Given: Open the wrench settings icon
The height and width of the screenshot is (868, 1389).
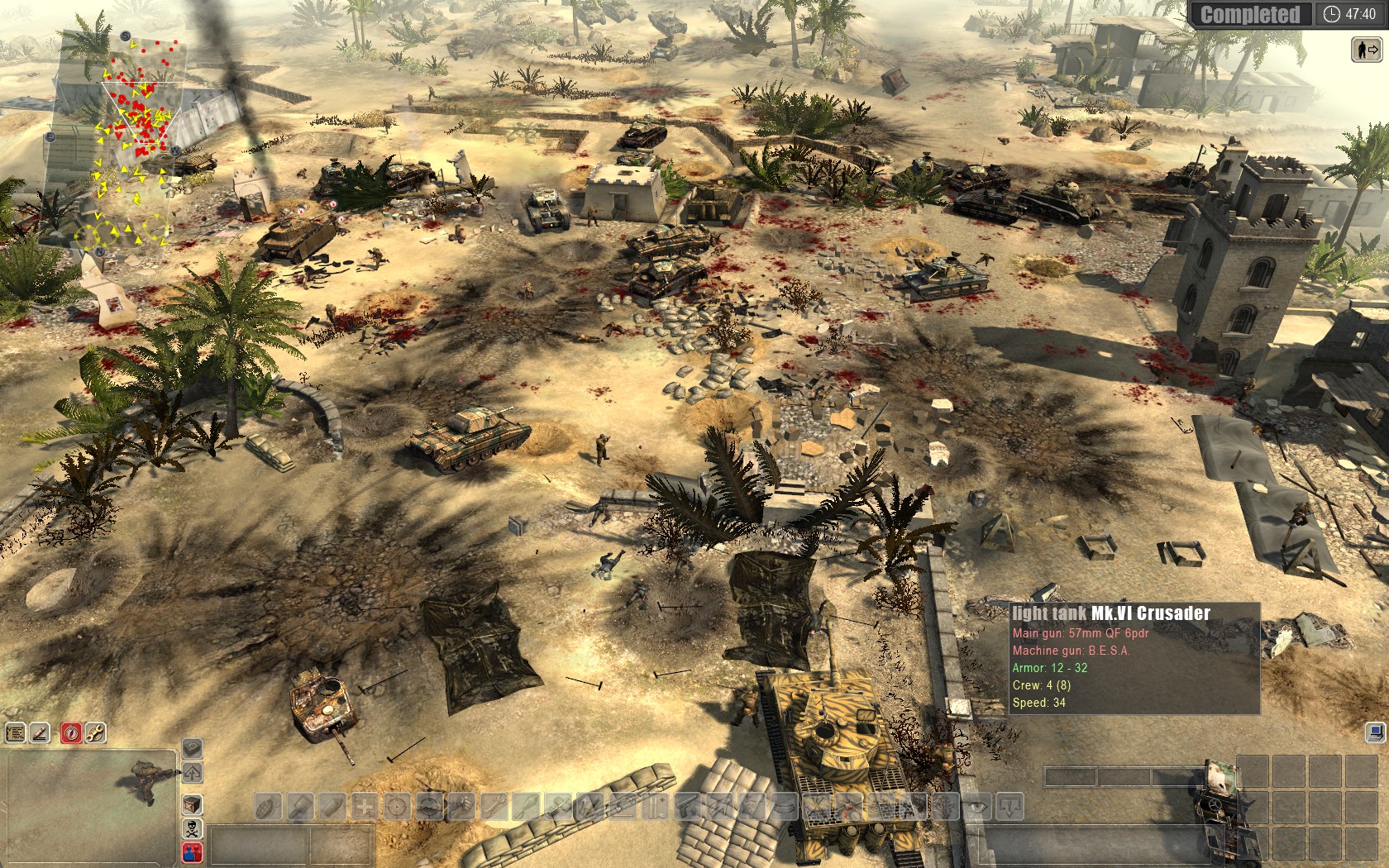Looking at the screenshot, I should click(95, 732).
